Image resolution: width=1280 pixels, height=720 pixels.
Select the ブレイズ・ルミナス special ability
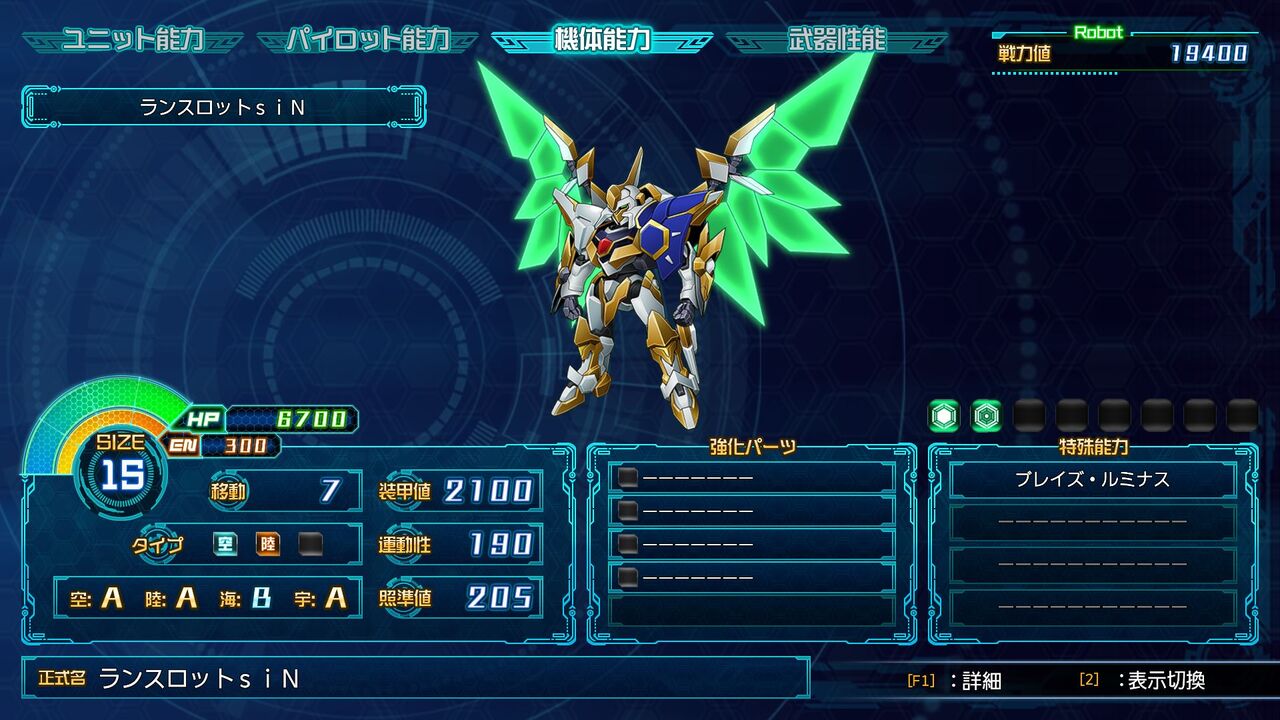click(x=1092, y=480)
